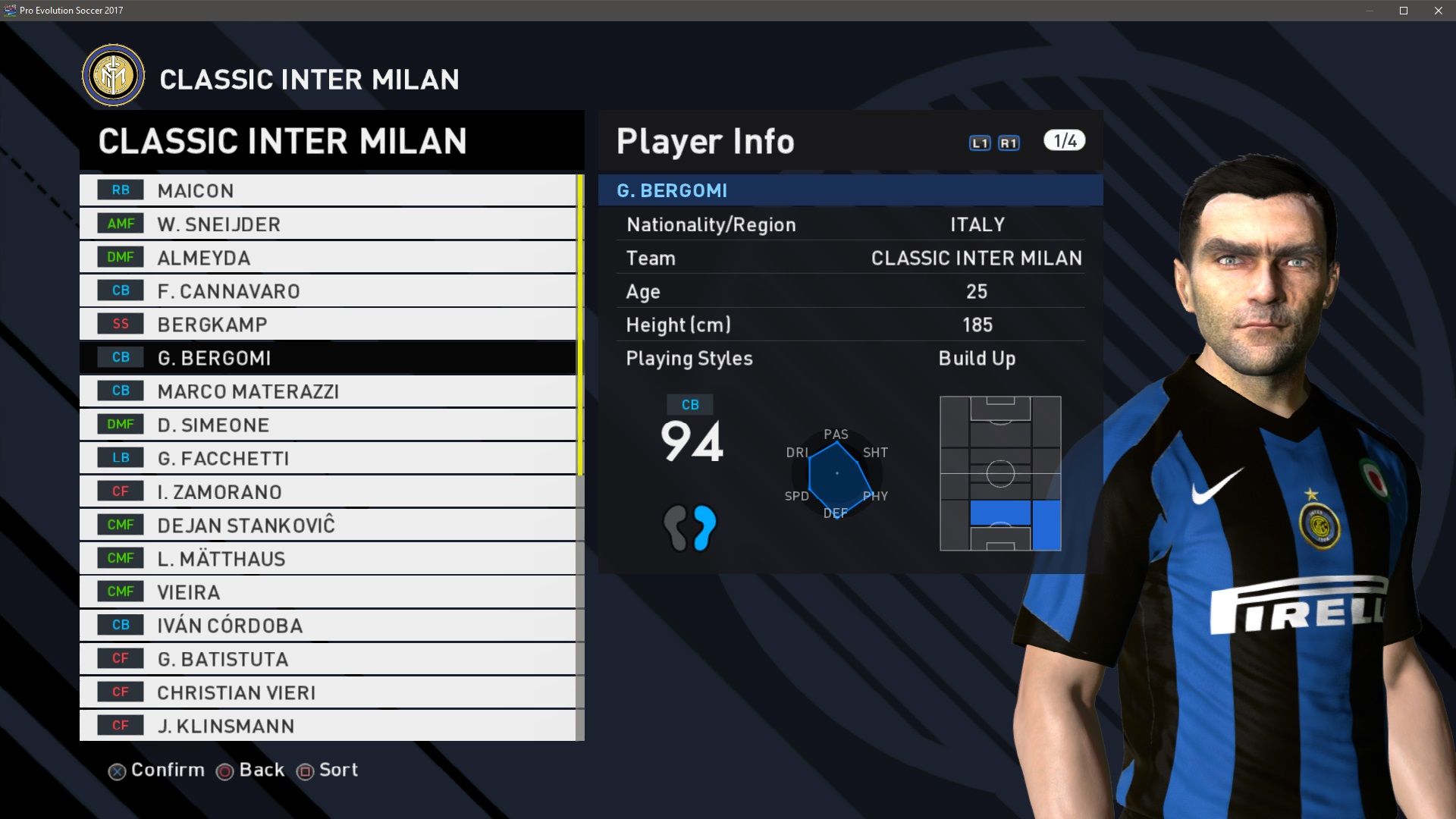
Task: Choose Marco Materazzi from the roster
Action: point(328,391)
